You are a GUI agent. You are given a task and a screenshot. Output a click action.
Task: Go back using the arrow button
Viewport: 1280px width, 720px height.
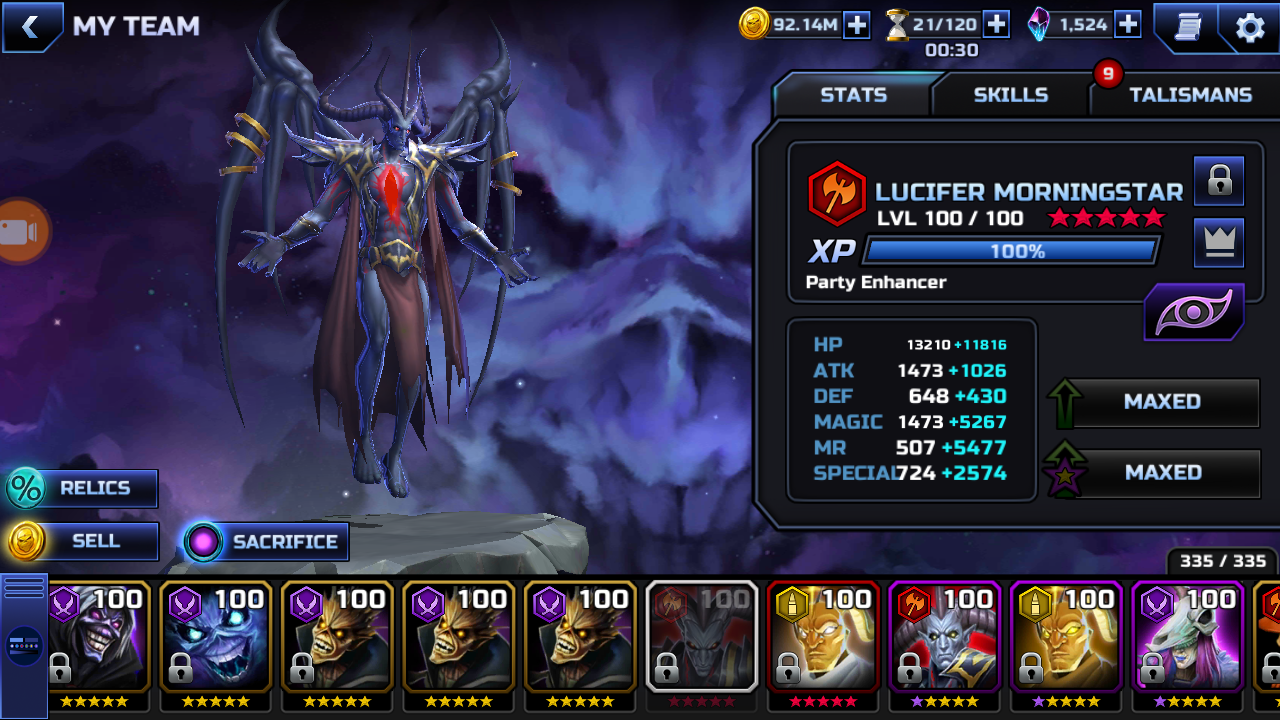(x=31, y=27)
